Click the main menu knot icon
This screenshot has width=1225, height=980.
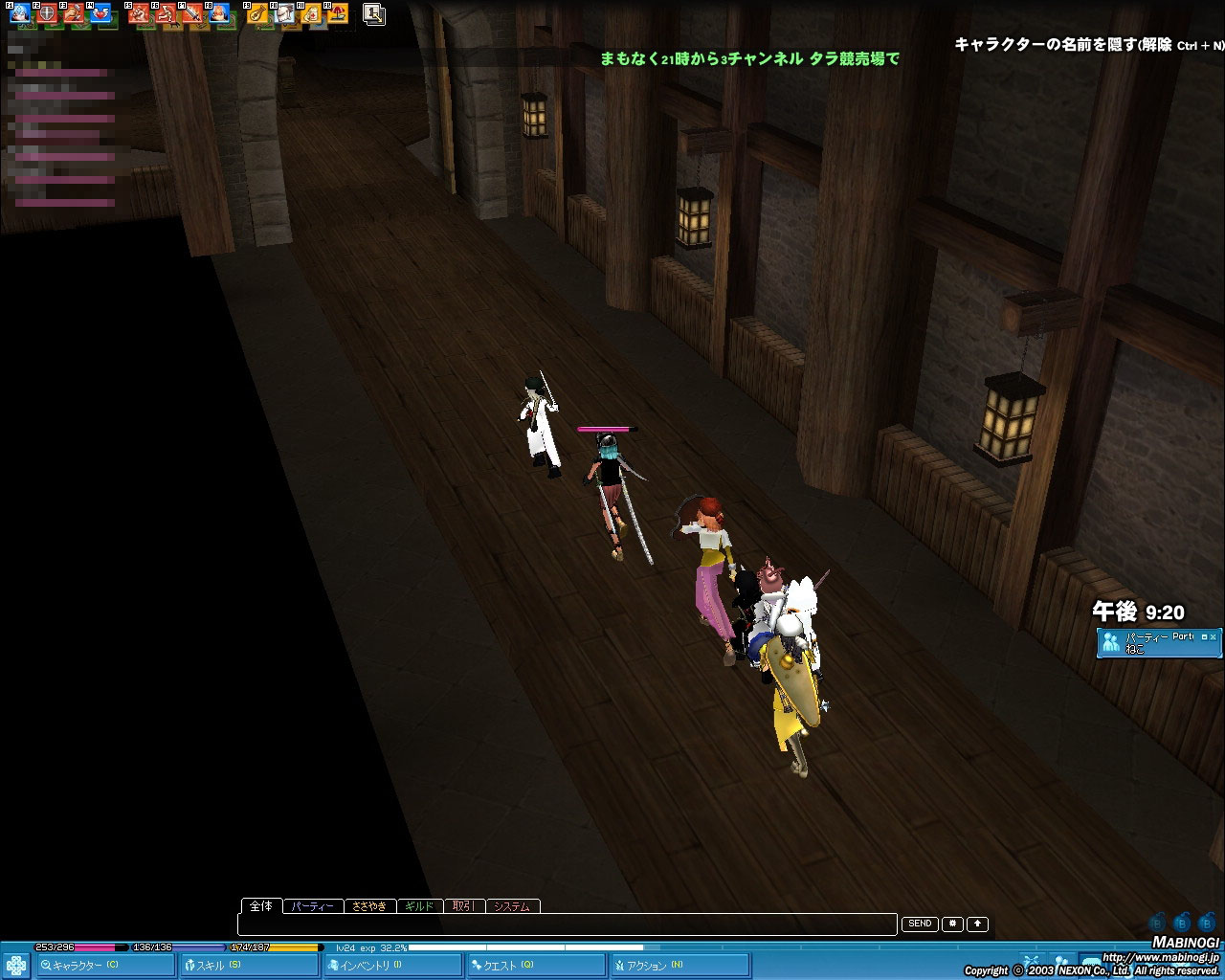point(15,965)
